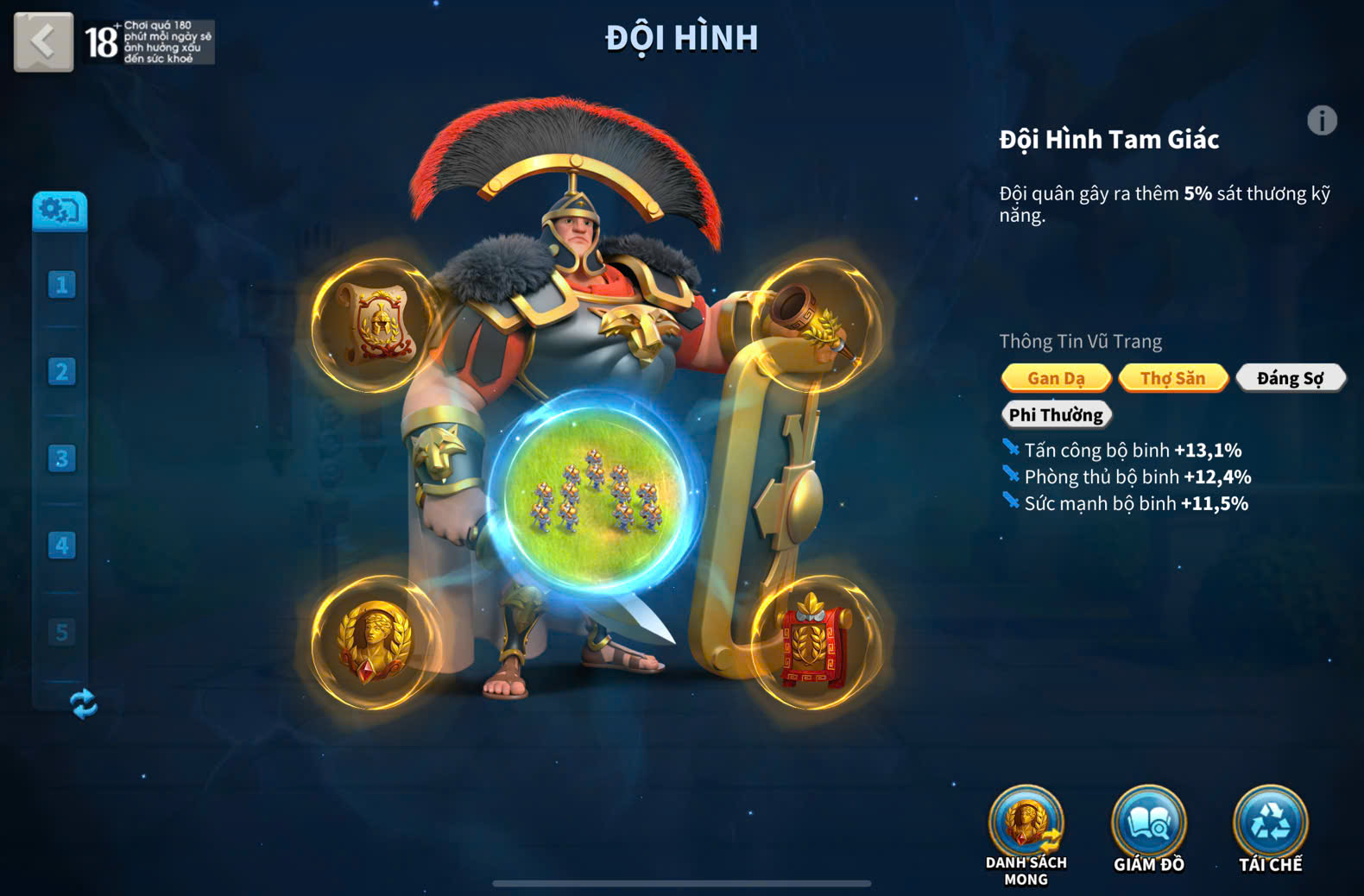Select the golden laurel bust slot

[376, 642]
